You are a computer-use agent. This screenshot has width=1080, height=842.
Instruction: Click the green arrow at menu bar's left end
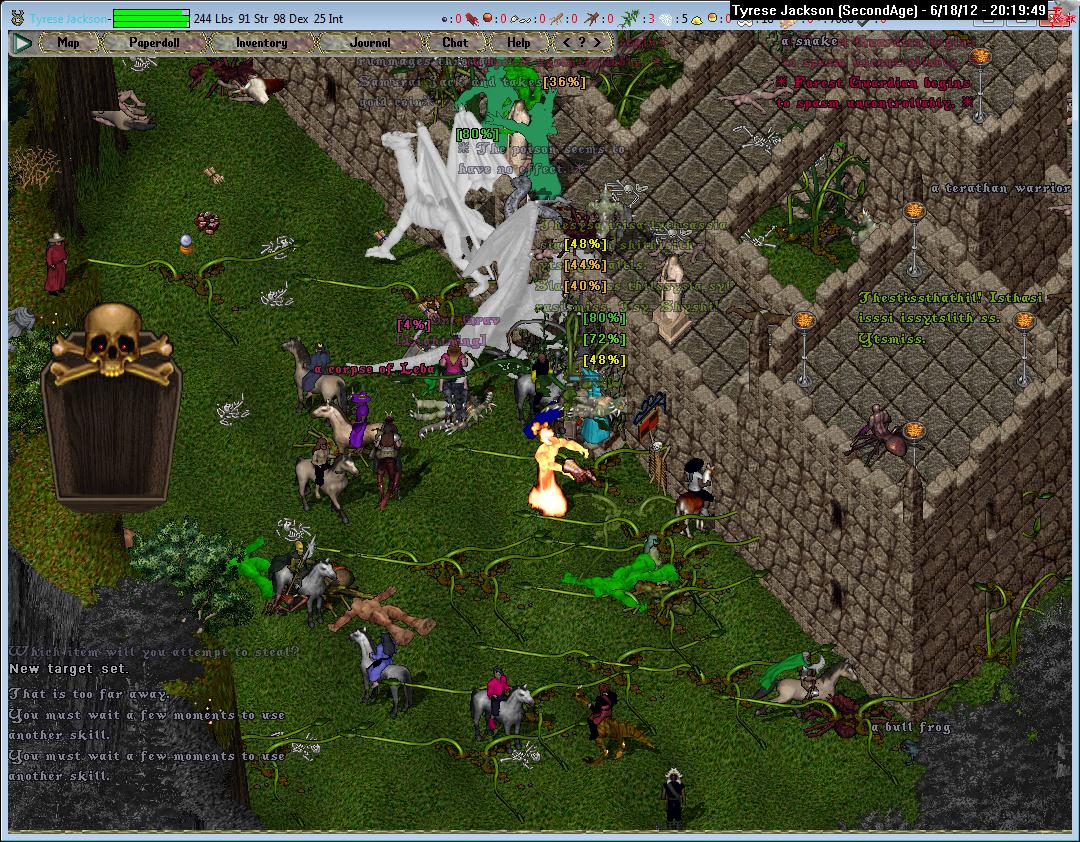coord(22,43)
